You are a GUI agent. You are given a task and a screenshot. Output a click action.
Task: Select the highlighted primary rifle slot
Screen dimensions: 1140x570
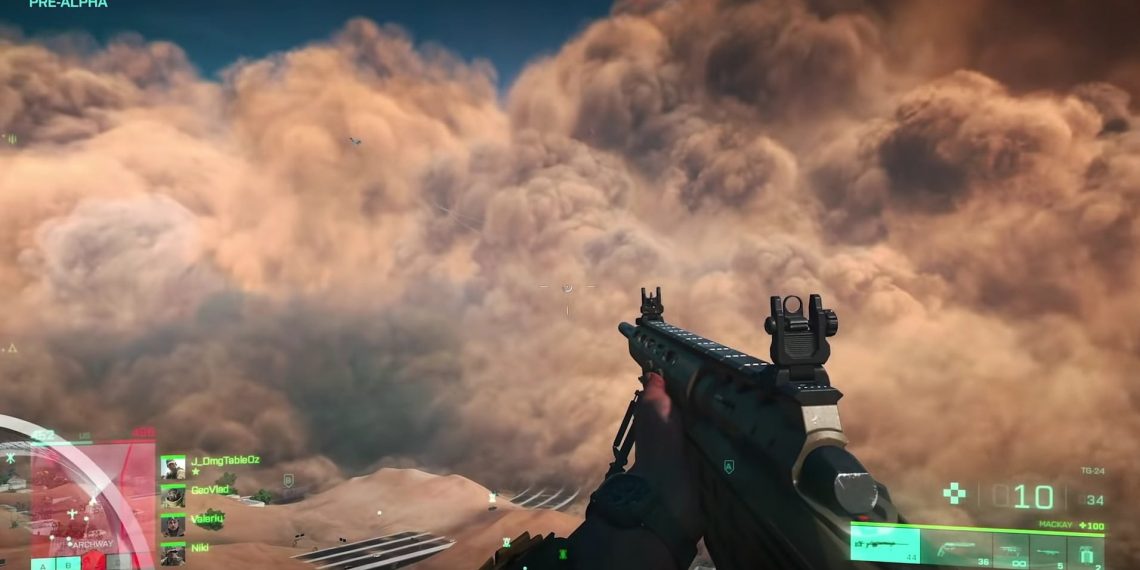point(884,544)
